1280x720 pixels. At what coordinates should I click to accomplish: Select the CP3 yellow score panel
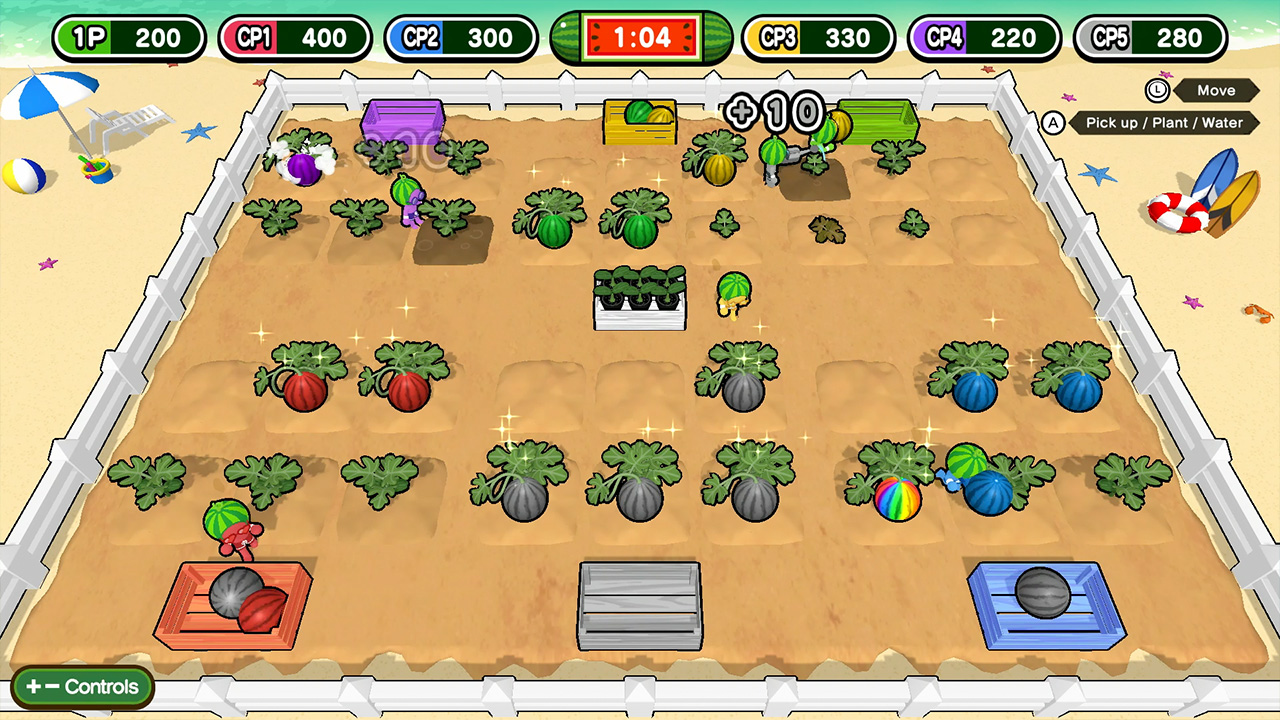click(x=818, y=37)
